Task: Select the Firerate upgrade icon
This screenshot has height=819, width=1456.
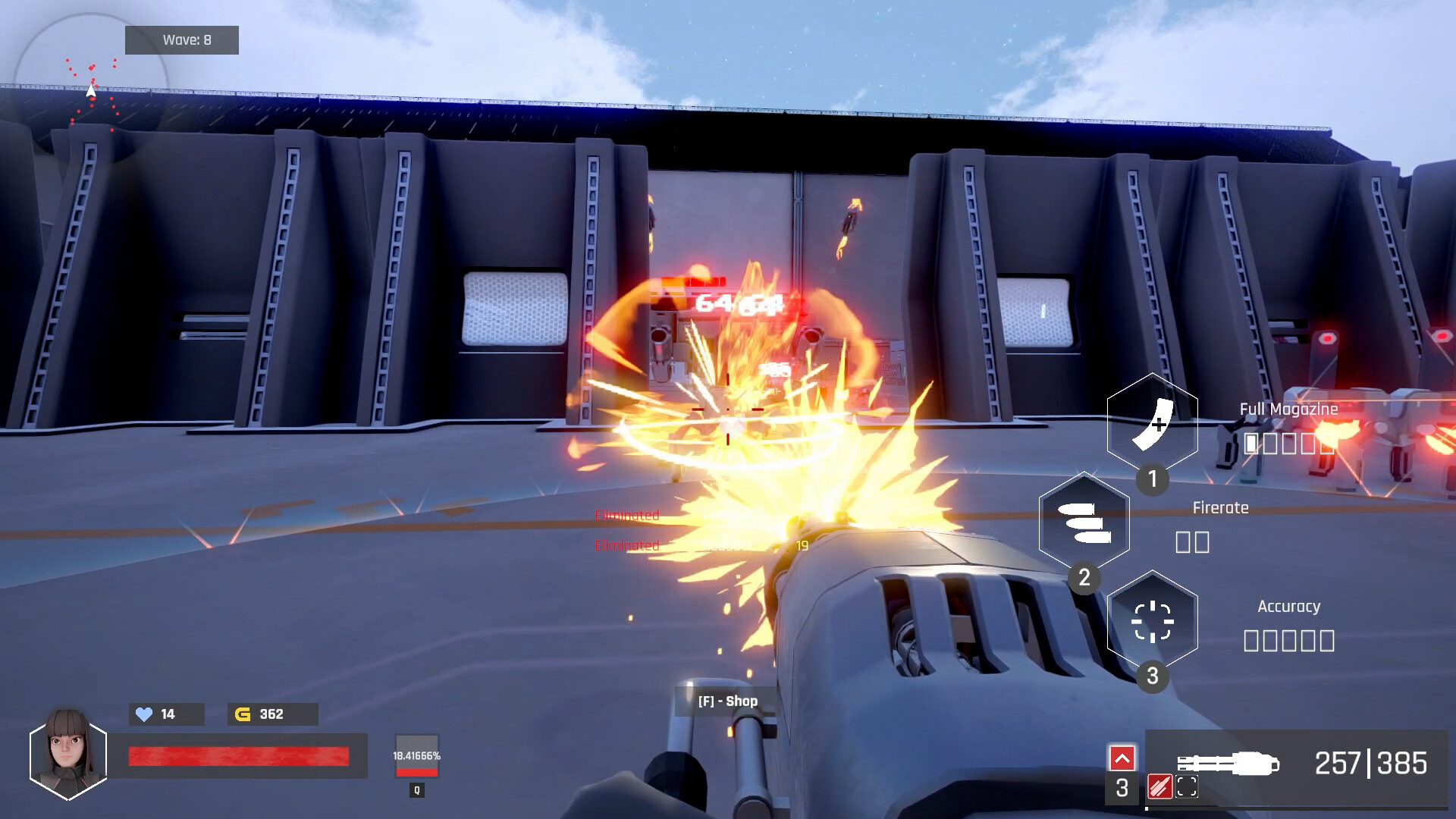Action: (x=1084, y=522)
